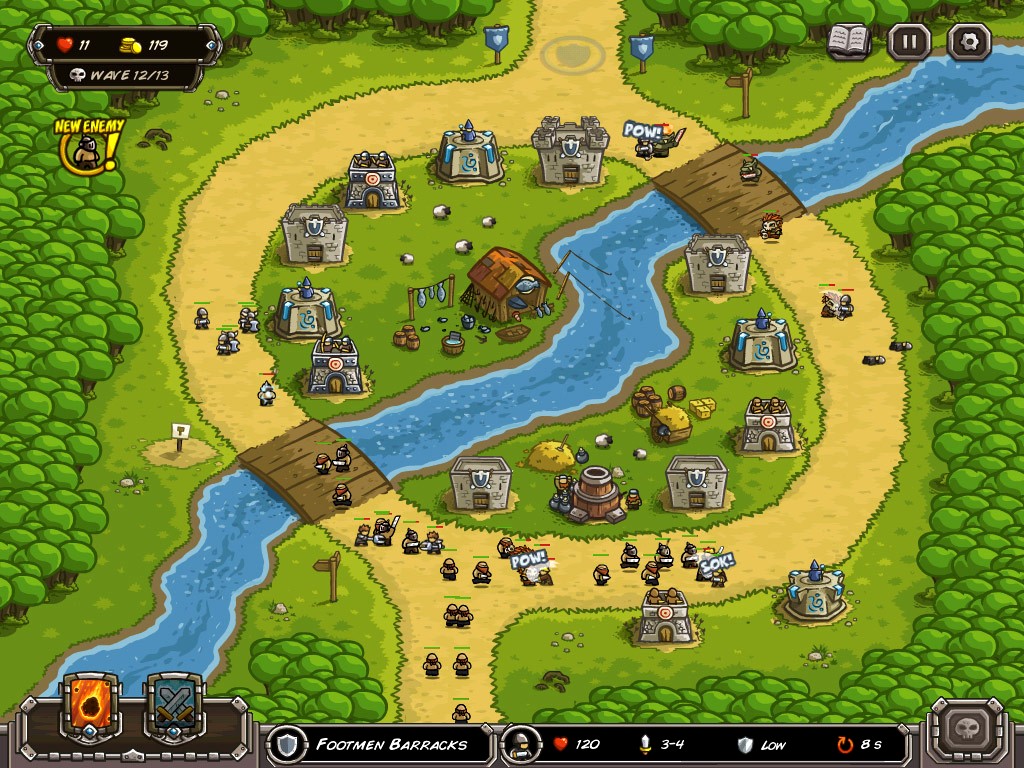Call reinforcements with crossed swords ability

(176, 703)
